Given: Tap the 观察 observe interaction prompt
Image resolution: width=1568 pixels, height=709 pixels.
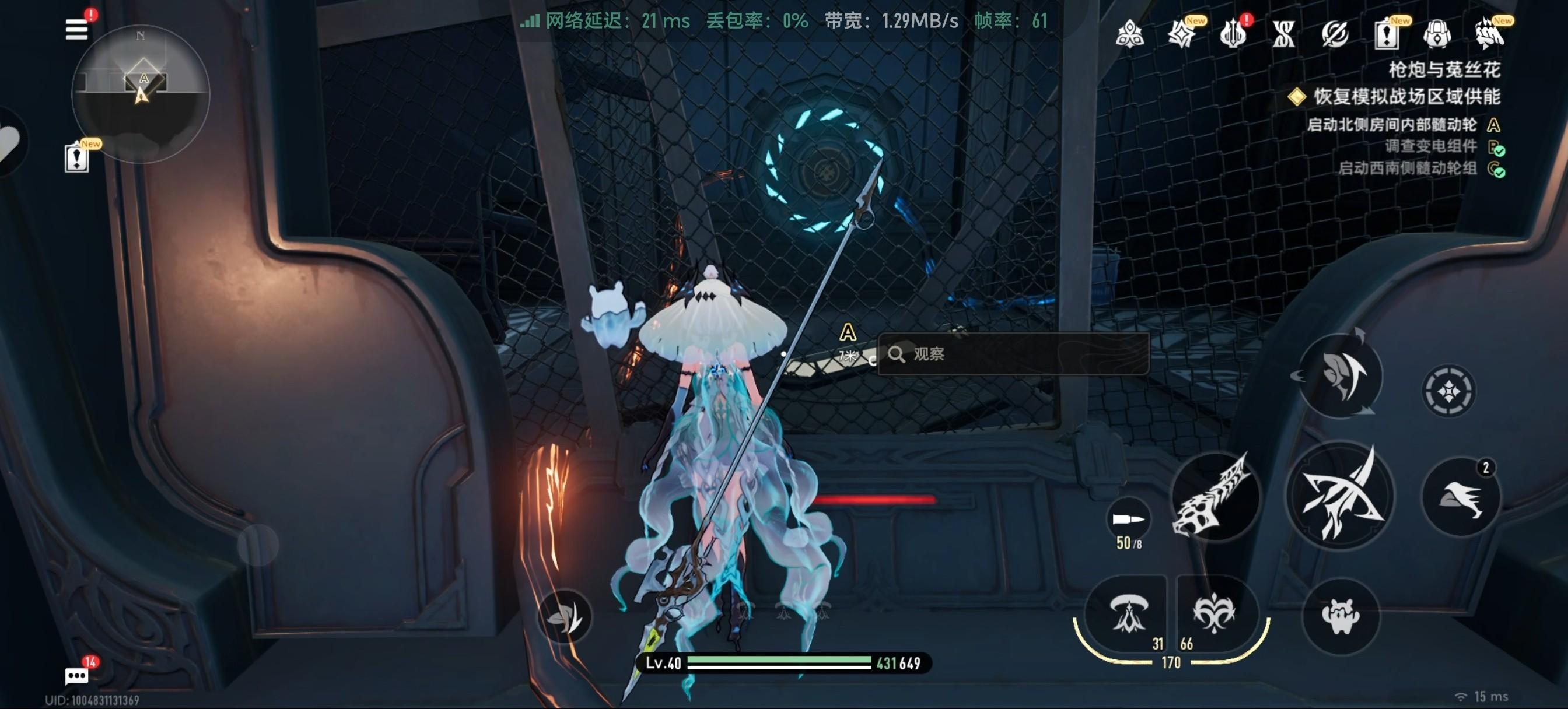Looking at the screenshot, I should click(1013, 353).
